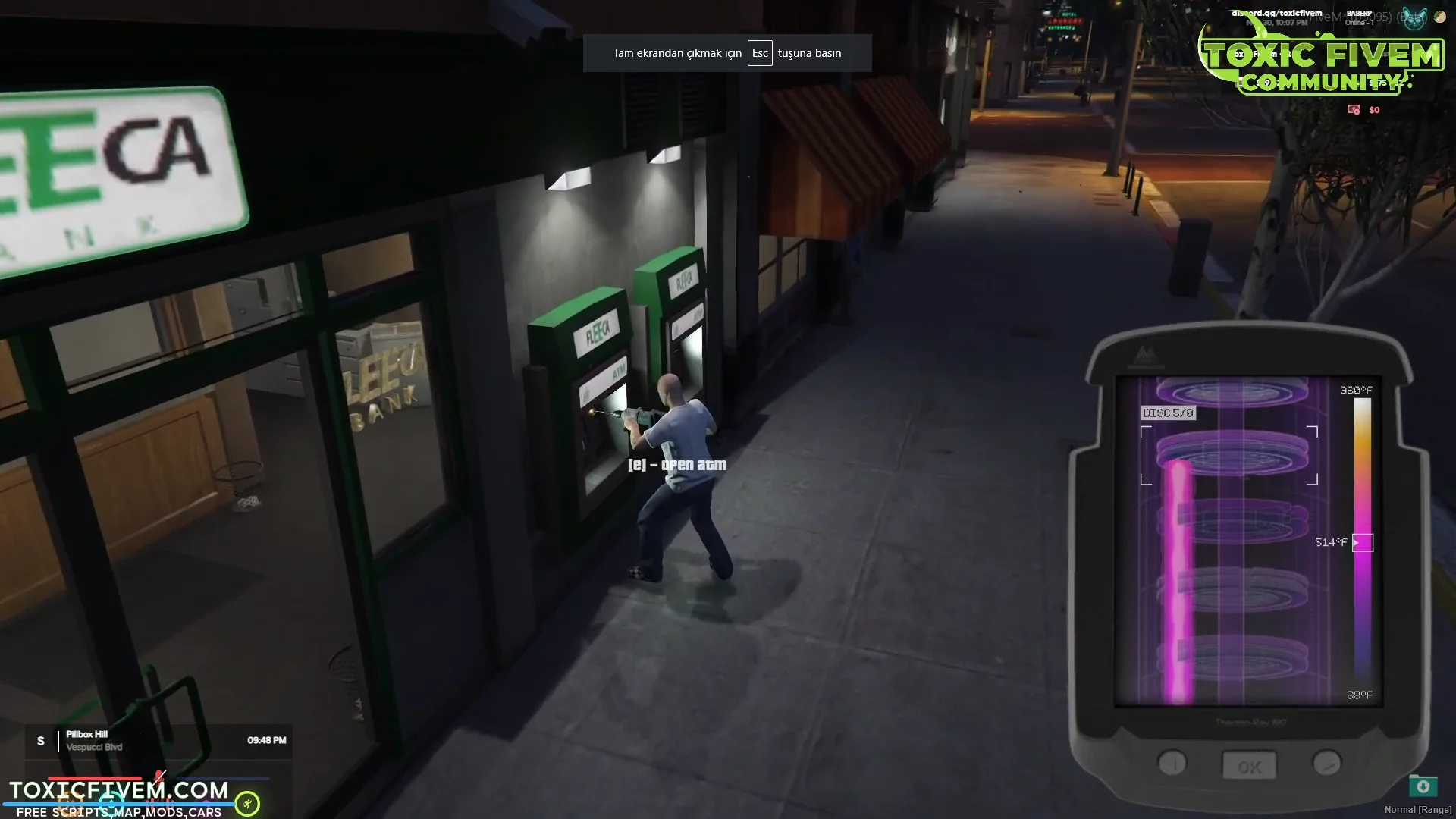Click the muted microphone voice icon
This screenshot has width=1456, height=819.
[159, 777]
